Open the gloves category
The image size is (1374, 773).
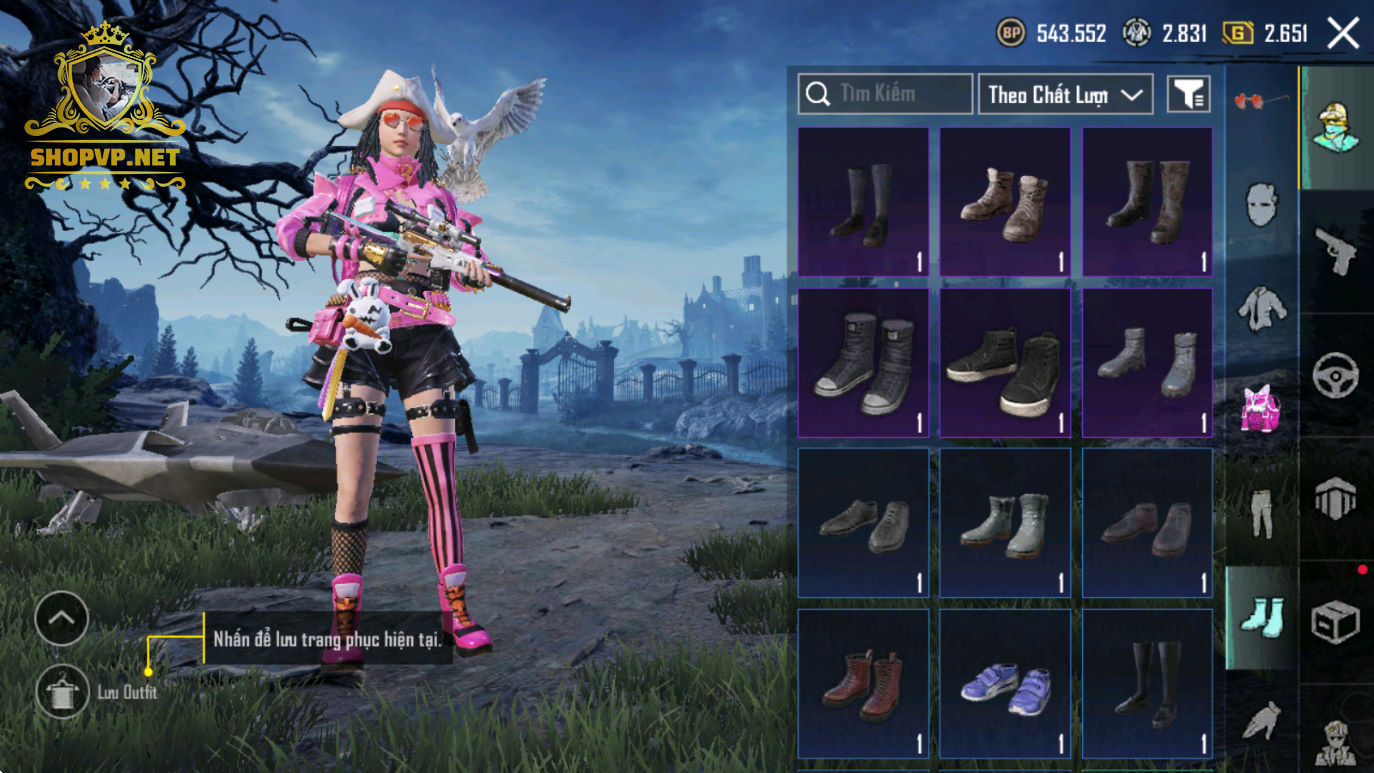tap(1261, 720)
